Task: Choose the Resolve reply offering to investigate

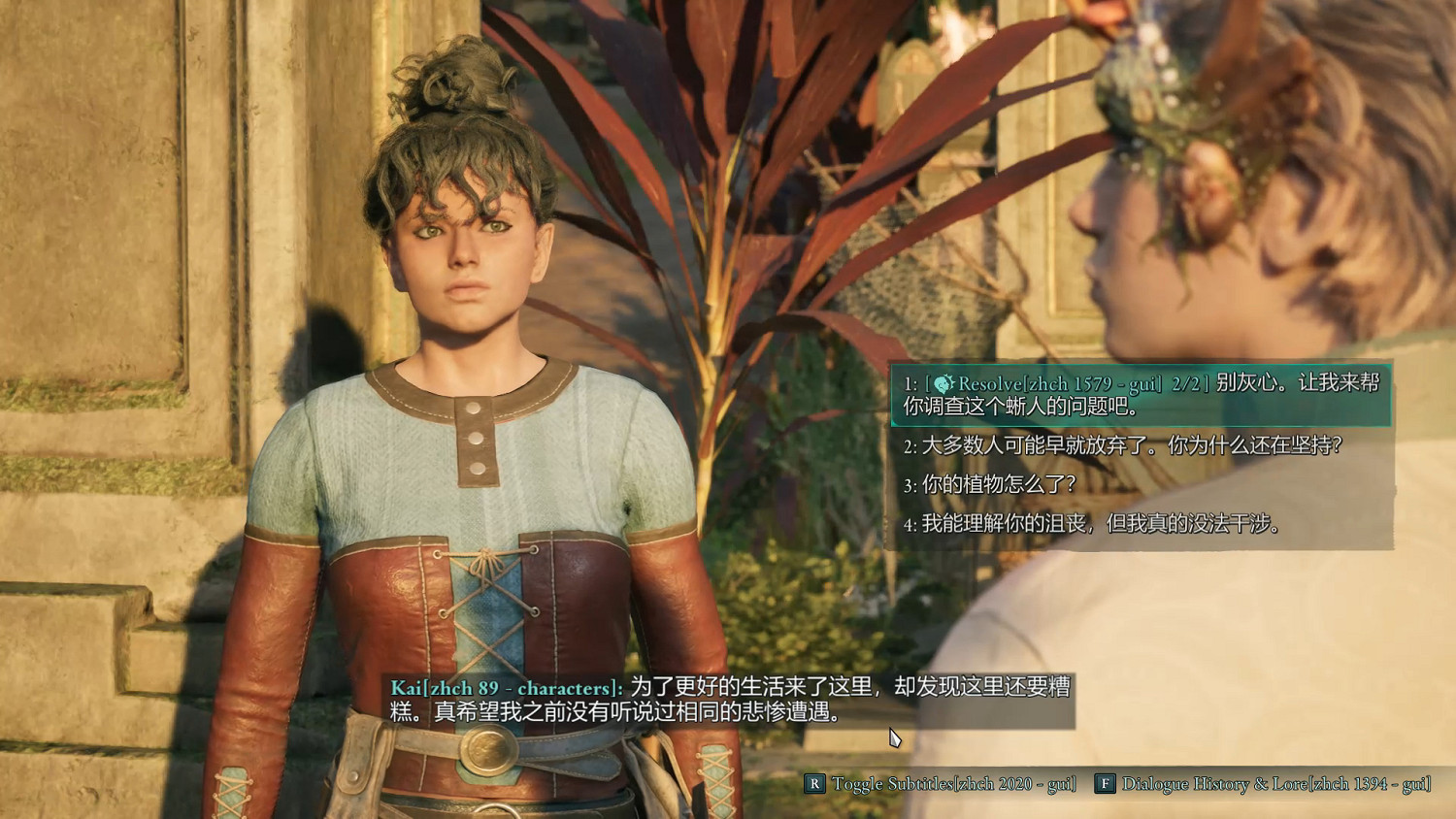Action: pos(1141,394)
